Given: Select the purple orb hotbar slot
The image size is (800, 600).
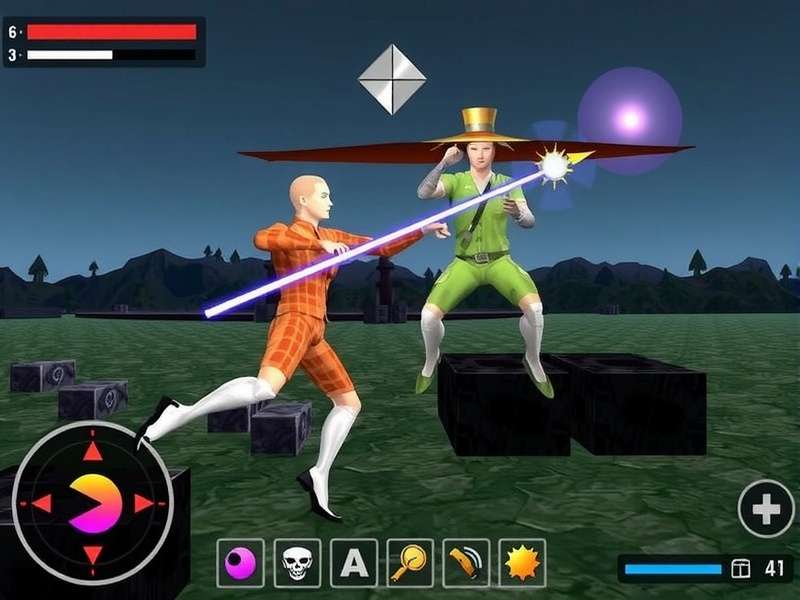Looking at the screenshot, I should click(241, 564).
